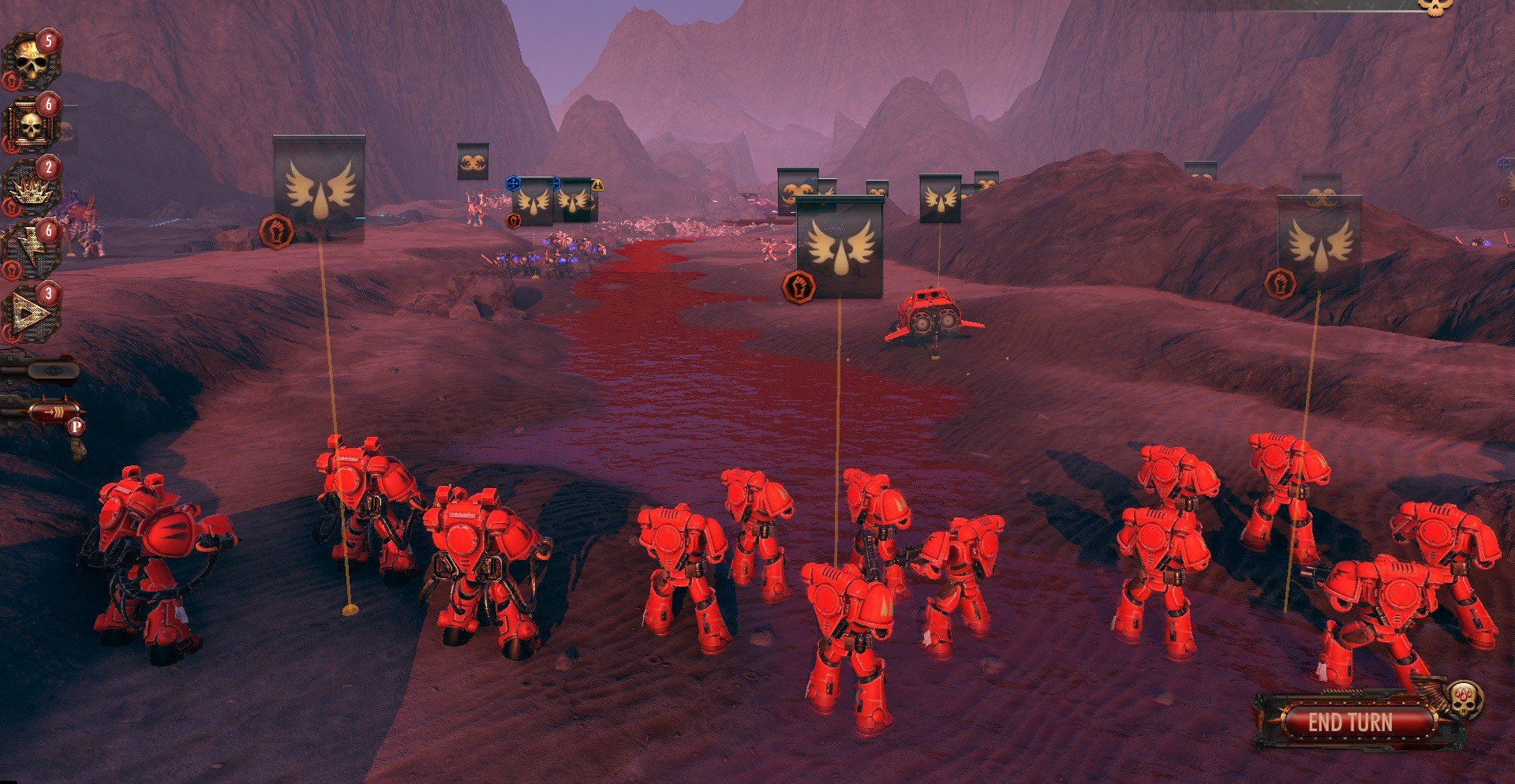Select the framed skull icon numbered 6
Screen dimensions: 1515x784
click(x=32, y=124)
